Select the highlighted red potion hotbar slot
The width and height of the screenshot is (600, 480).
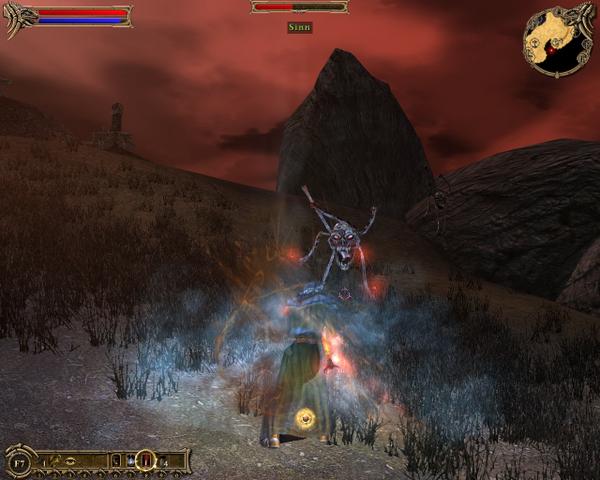(x=144, y=460)
